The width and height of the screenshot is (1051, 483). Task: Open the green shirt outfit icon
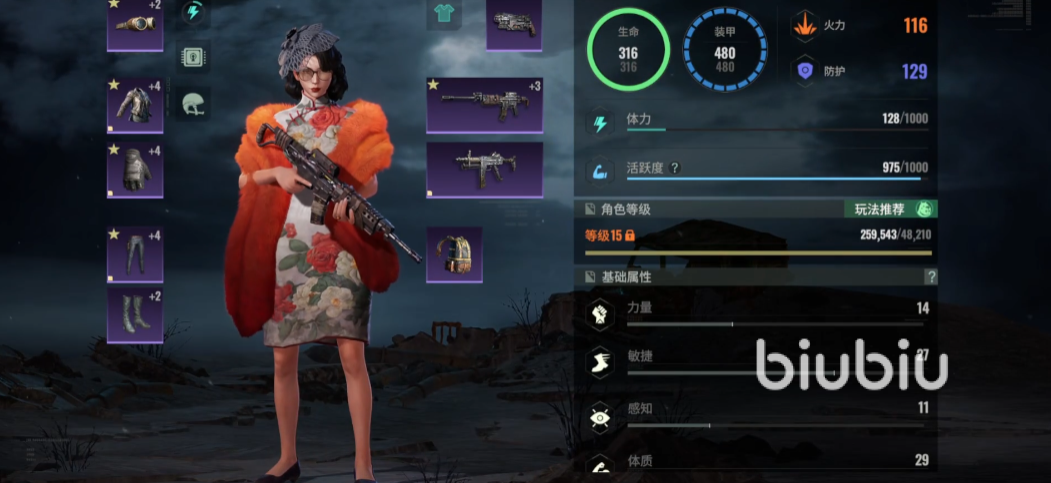click(x=441, y=14)
